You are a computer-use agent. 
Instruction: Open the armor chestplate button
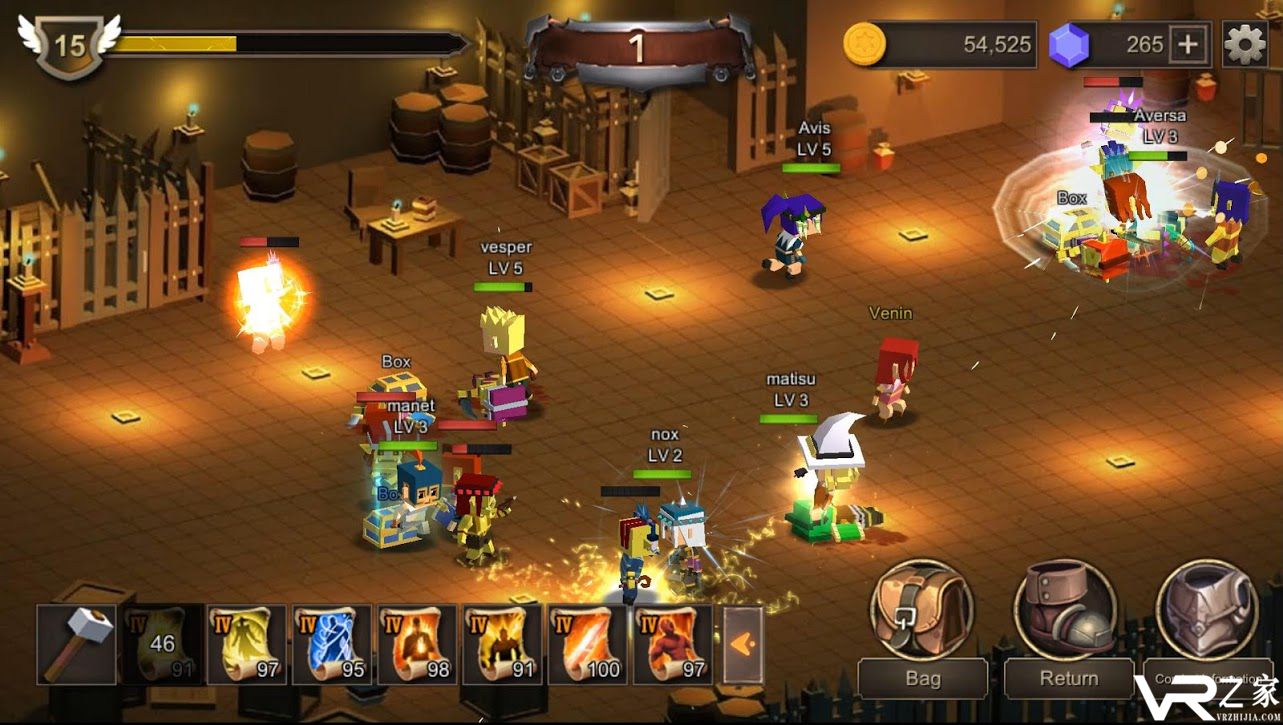(1206, 610)
